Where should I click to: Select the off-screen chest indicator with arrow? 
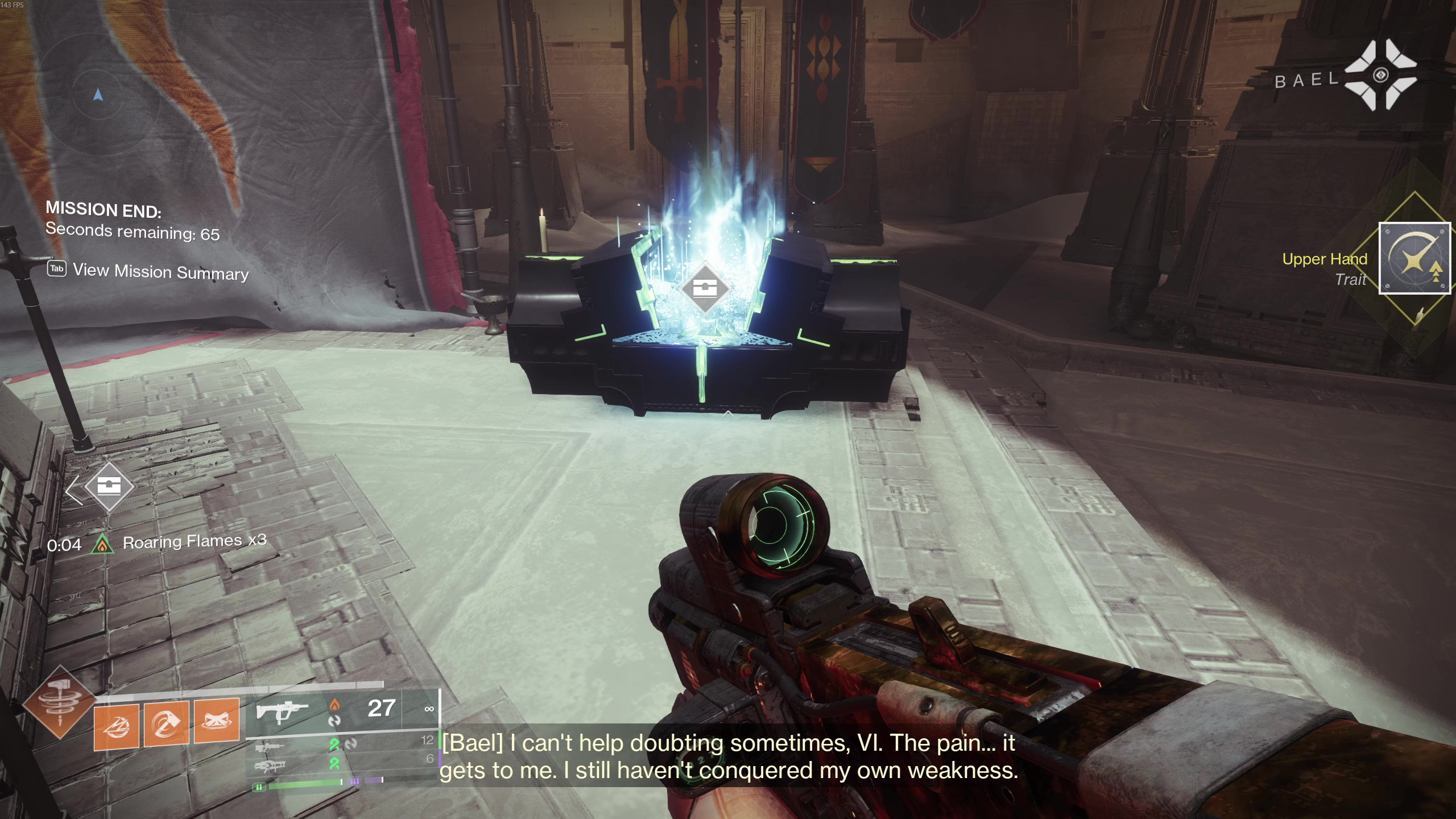[x=108, y=487]
